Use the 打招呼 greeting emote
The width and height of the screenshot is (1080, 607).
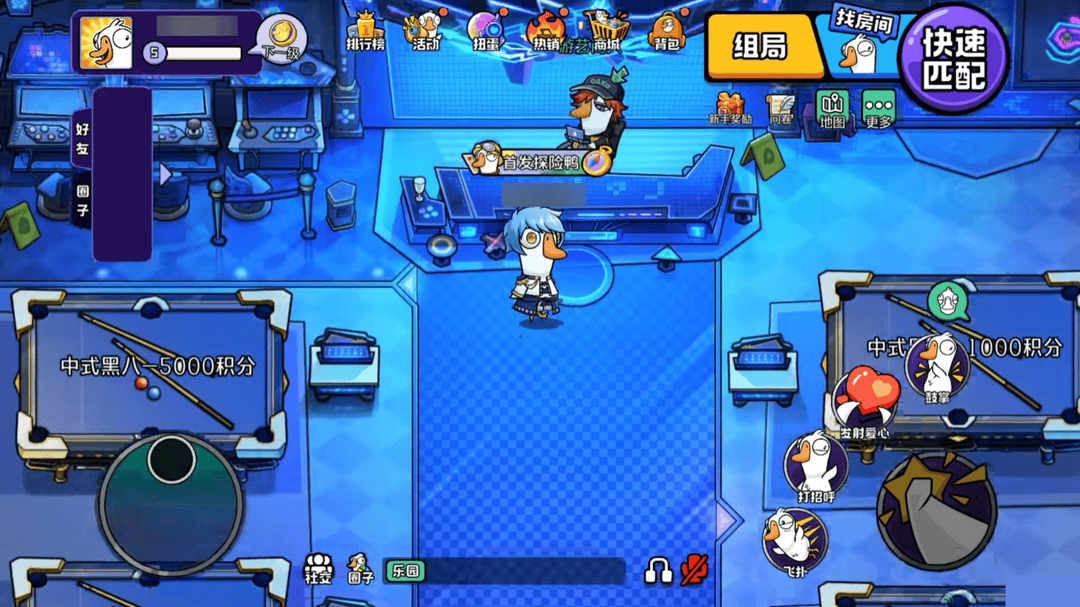[x=816, y=466]
